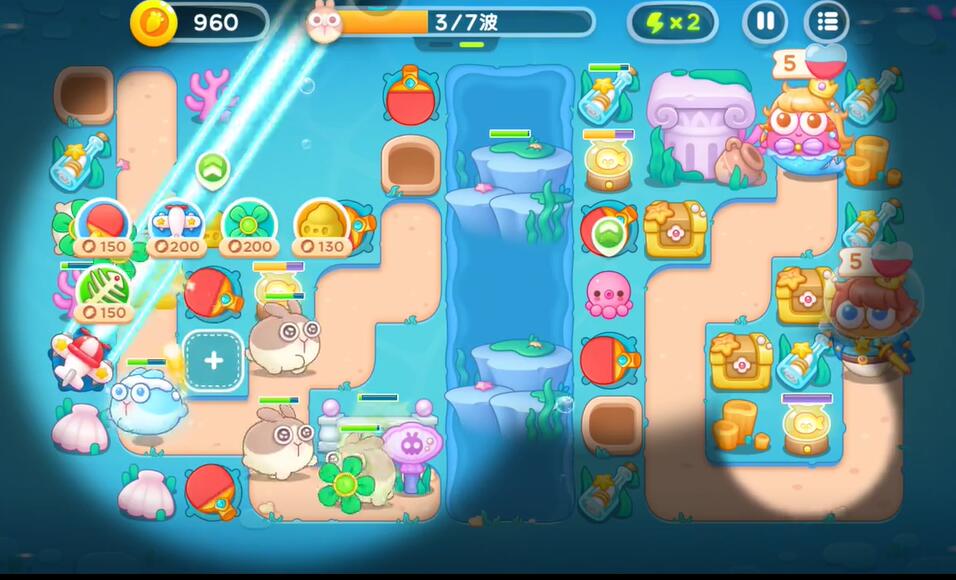Toggle the x2 game speed button
956x580 pixels.
(x=672, y=22)
